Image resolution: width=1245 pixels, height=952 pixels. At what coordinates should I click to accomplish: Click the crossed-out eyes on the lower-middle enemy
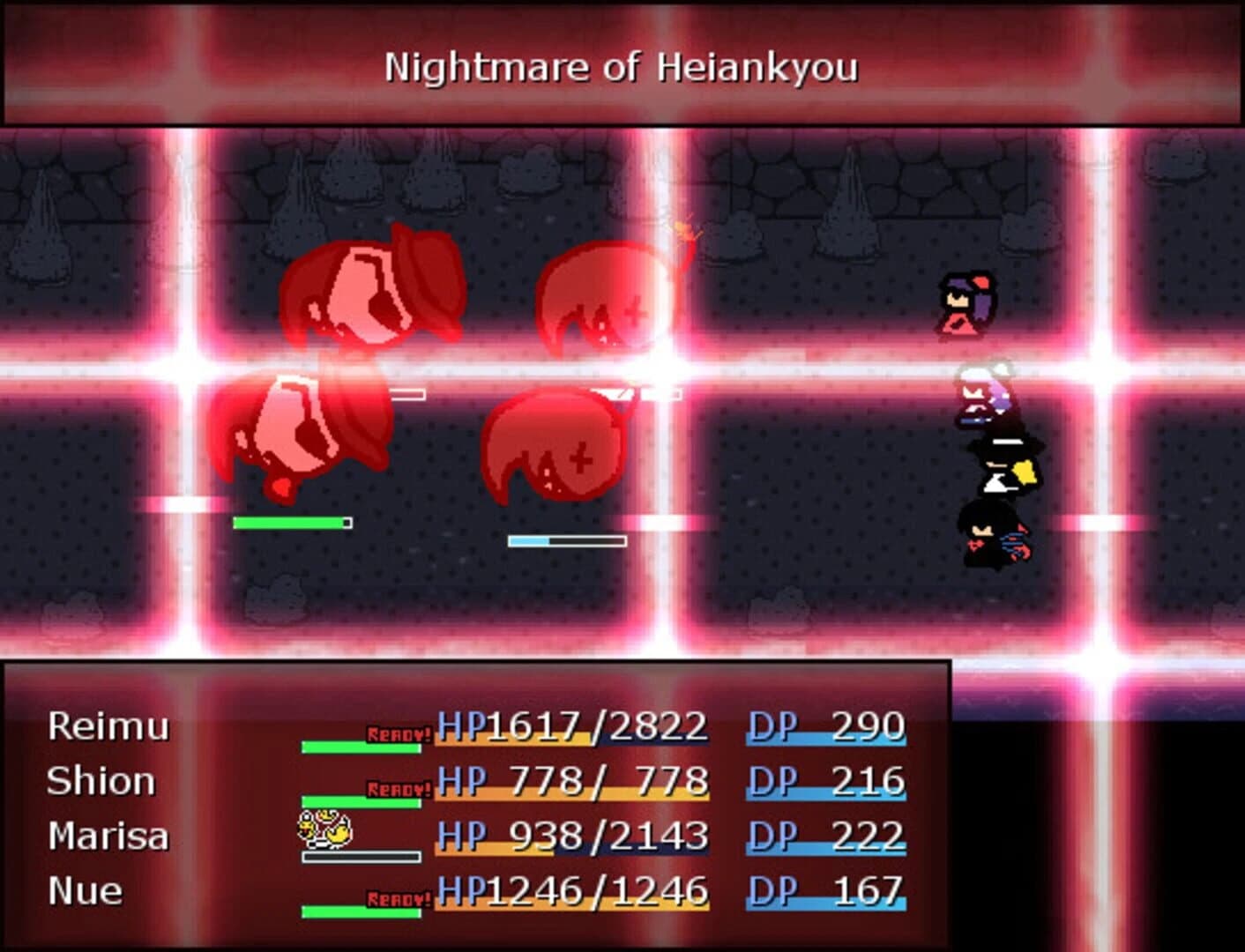click(x=582, y=458)
